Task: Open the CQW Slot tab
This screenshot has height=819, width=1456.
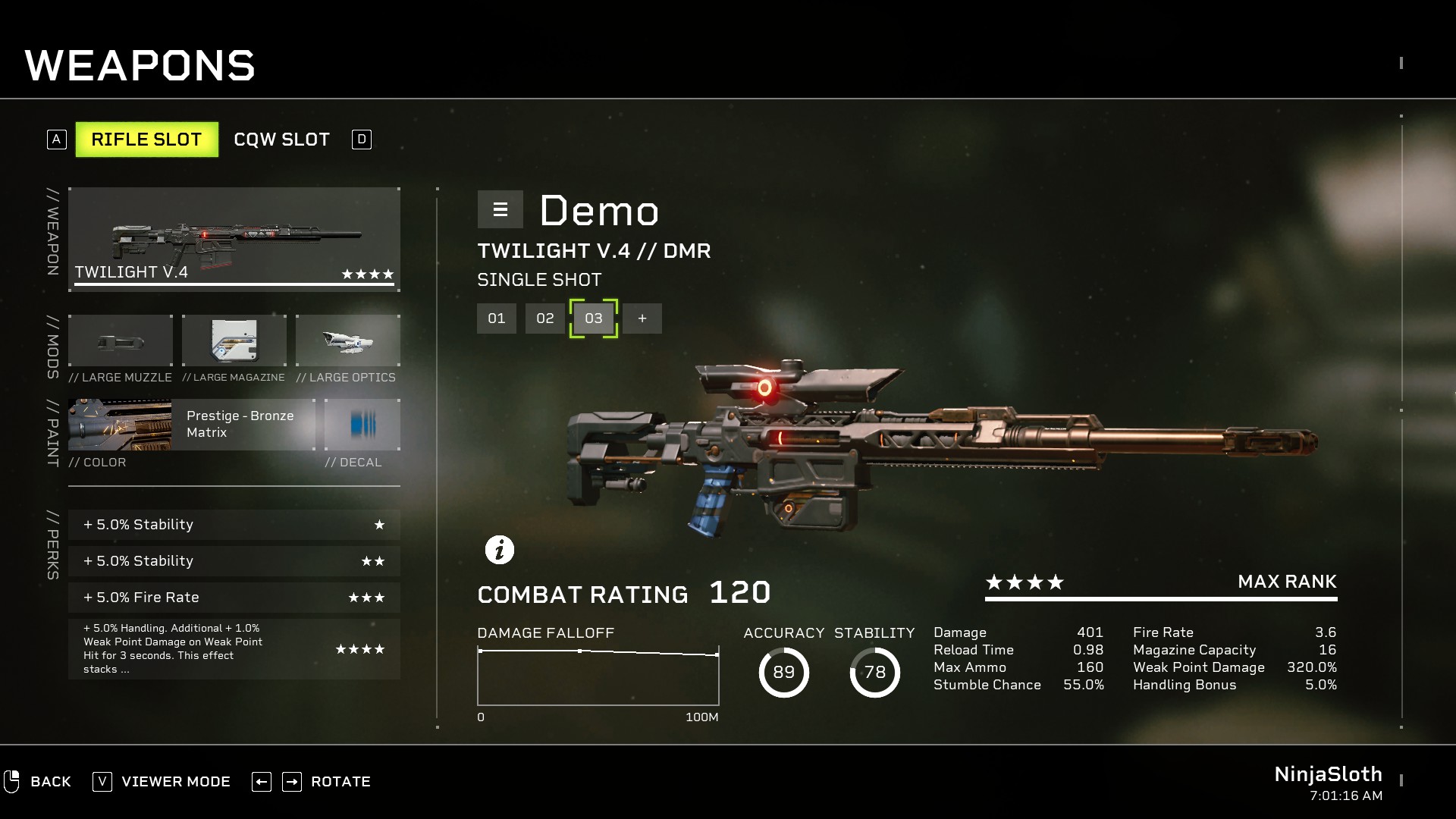Action: coord(281,140)
